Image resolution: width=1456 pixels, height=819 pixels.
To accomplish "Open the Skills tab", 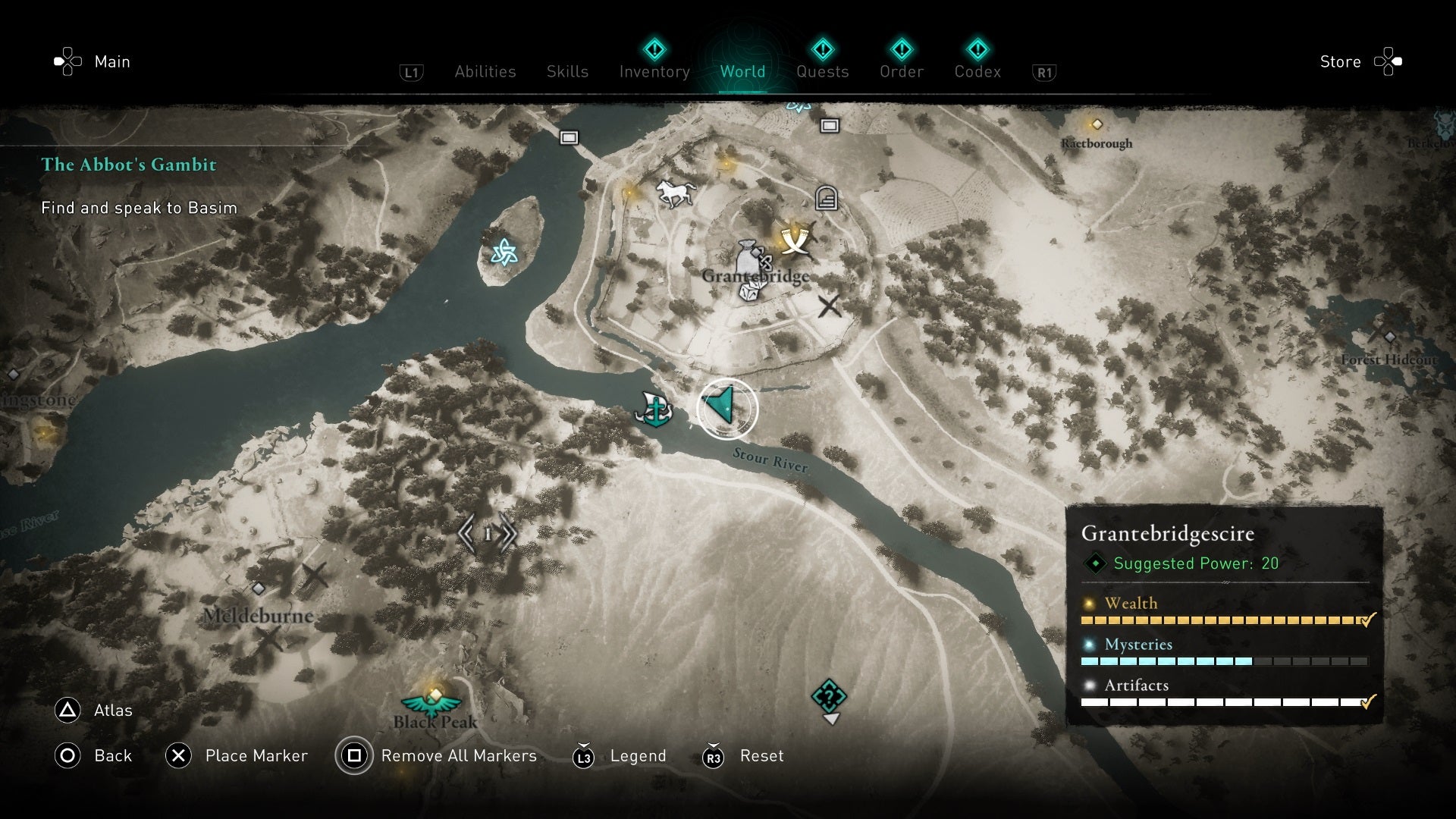I will tap(567, 71).
